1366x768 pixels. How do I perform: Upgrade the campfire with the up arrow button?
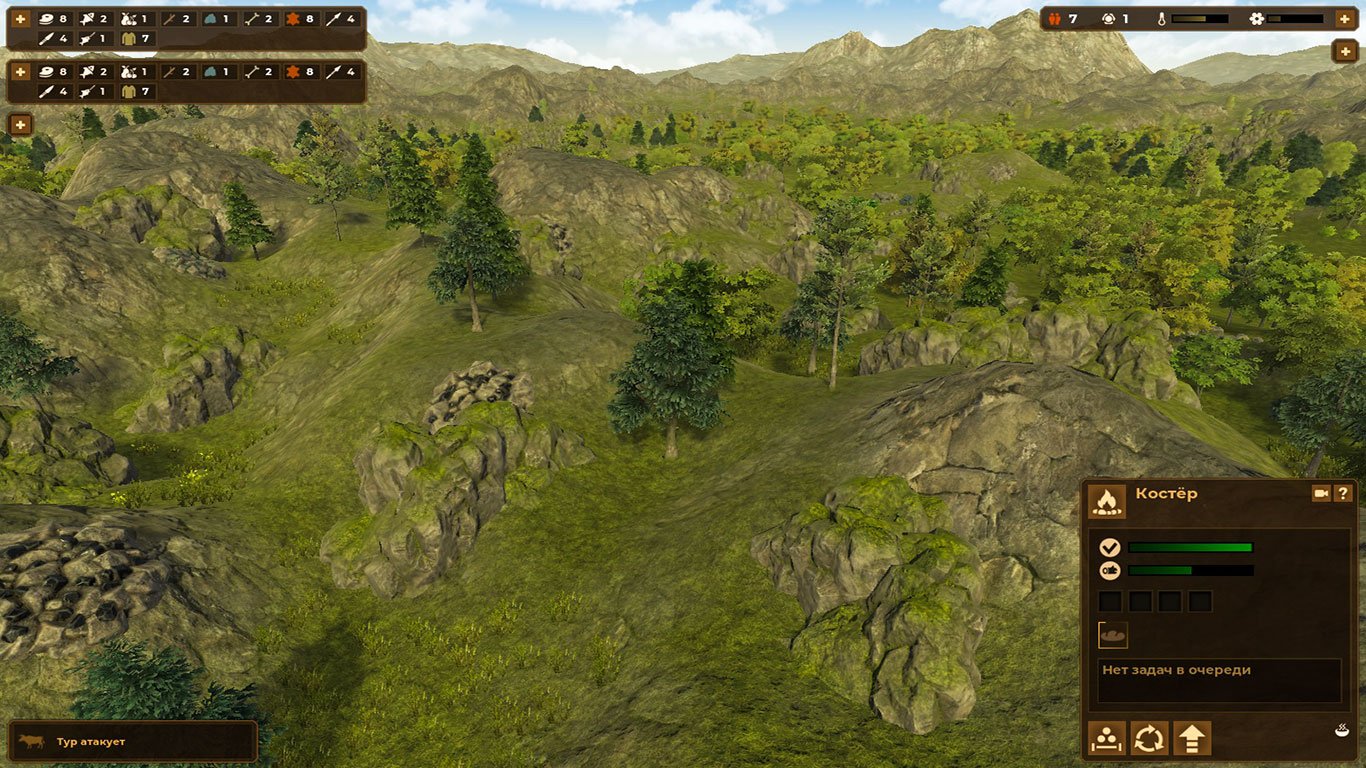(x=1192, y=739)
